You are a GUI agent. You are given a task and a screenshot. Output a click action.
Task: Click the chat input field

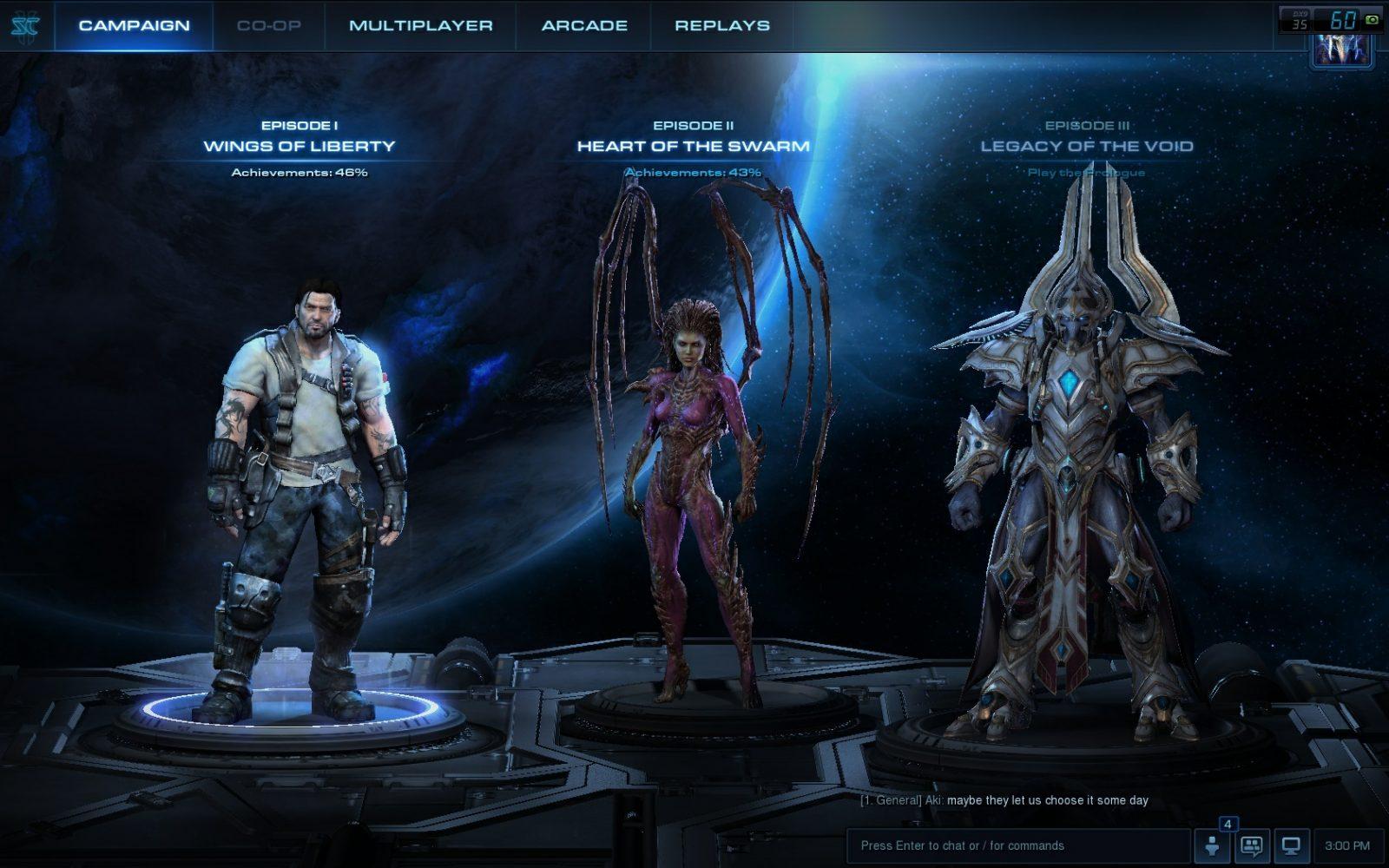point(1017,845)
